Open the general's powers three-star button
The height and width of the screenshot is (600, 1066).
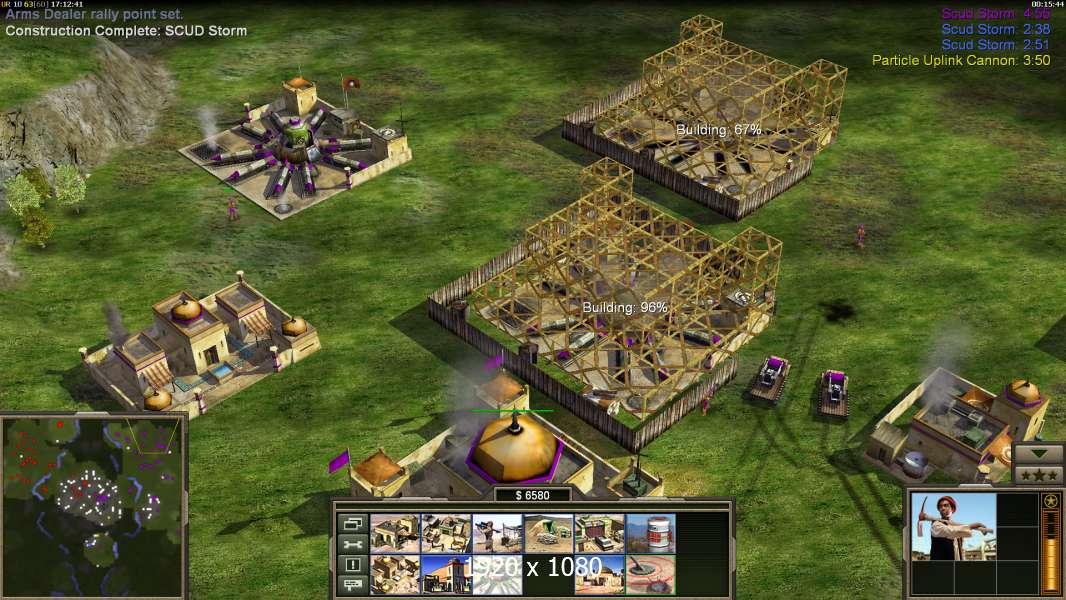coord(1038,474)
